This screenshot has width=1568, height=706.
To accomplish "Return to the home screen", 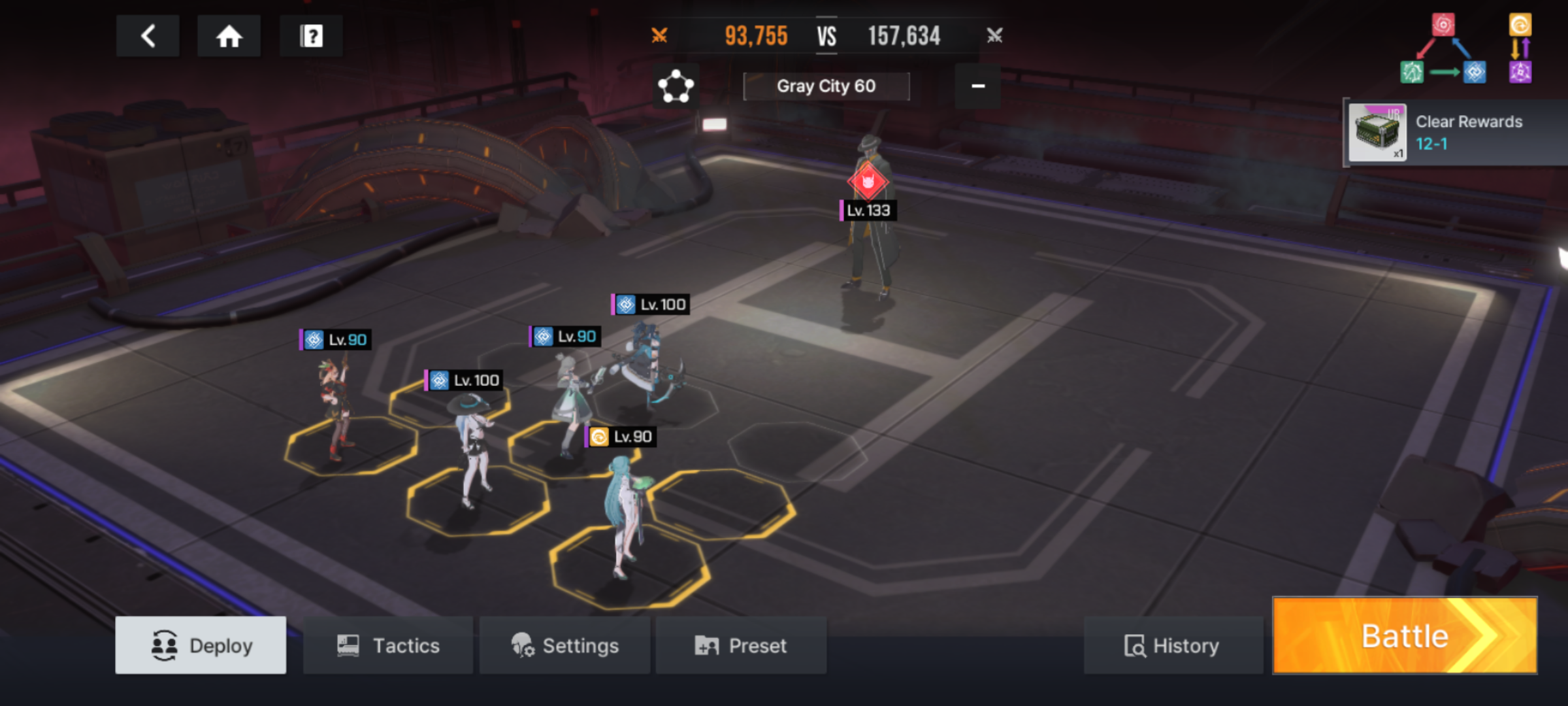I will click(x=229, y=36).
